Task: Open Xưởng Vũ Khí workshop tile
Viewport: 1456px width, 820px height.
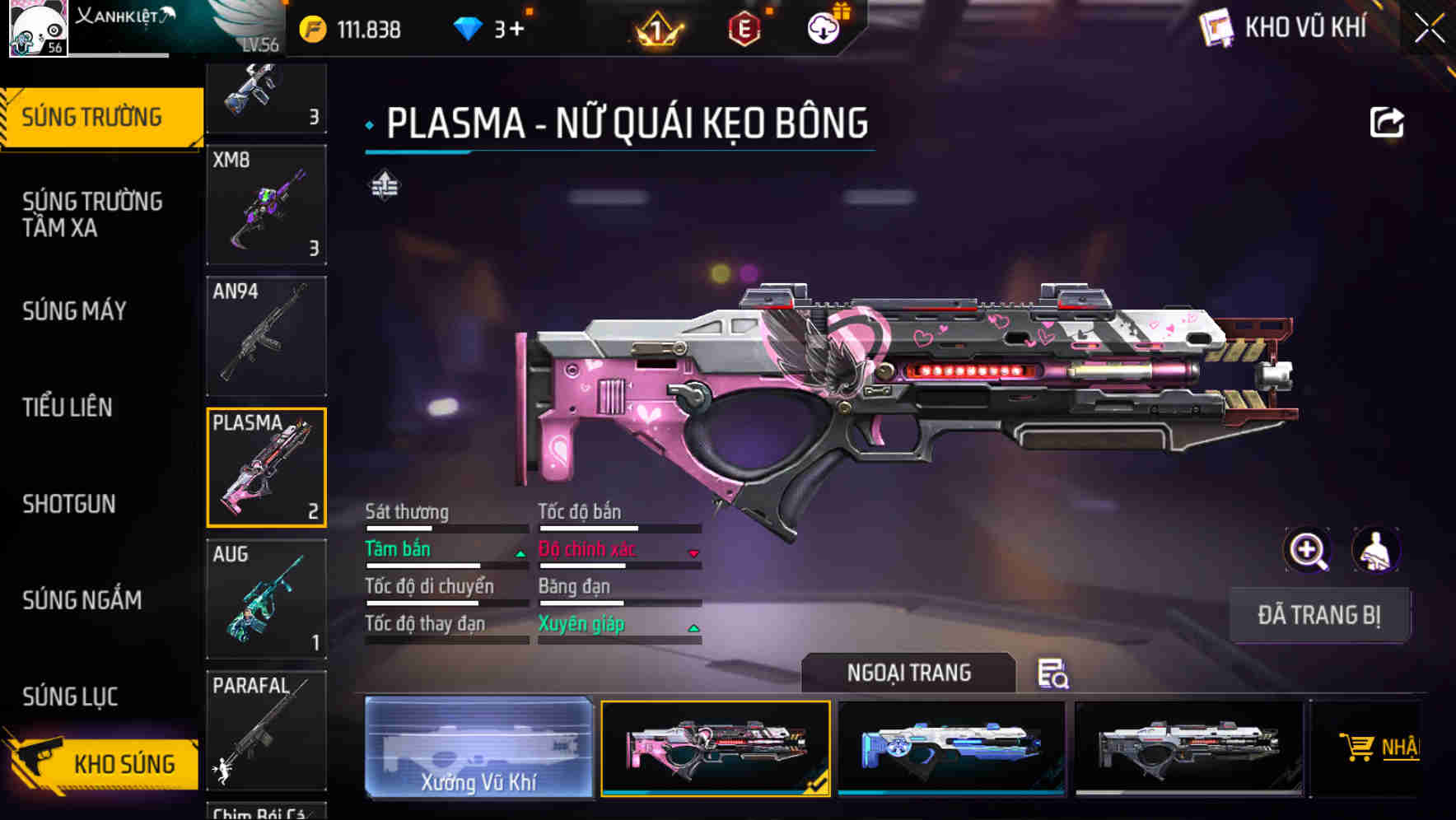Action: coord(478,748)
